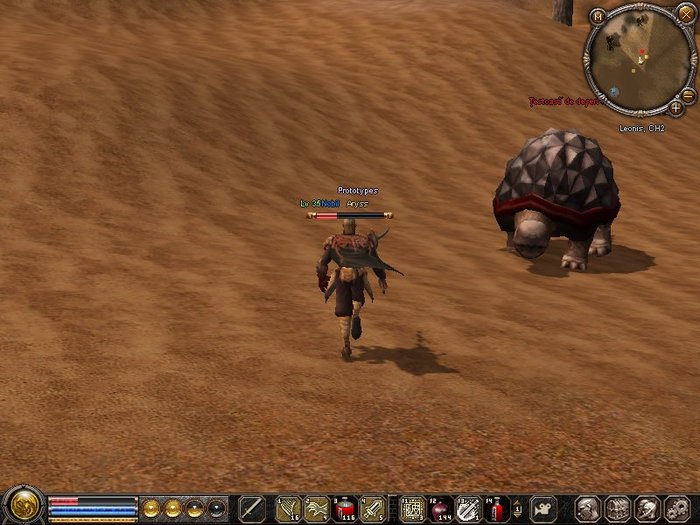Click the golden dragon emblem button
The width and height of the screenshot is (700, 525).
(21, 506)
